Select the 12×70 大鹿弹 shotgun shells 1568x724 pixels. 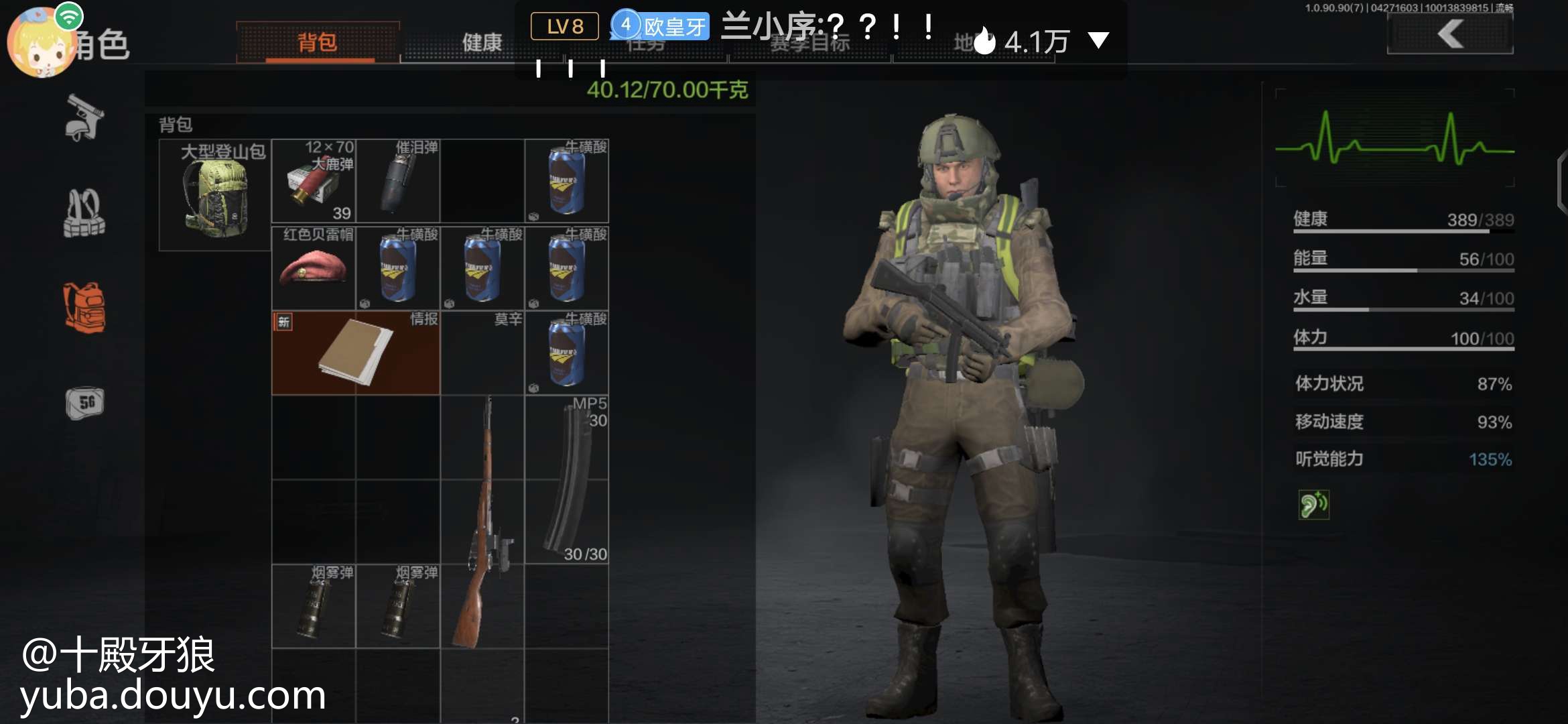click(x=314, y=181)
